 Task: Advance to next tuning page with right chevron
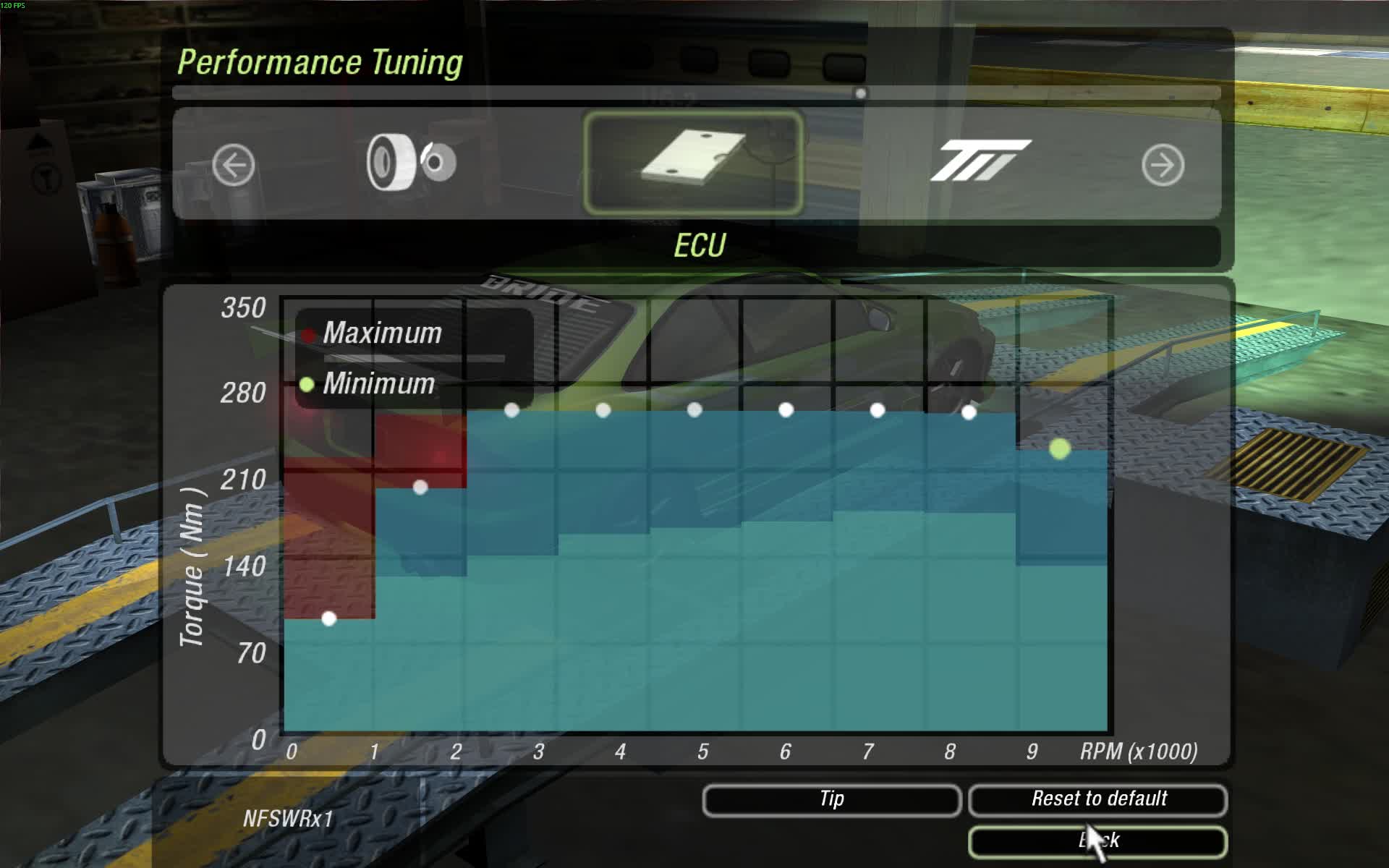1163,165
